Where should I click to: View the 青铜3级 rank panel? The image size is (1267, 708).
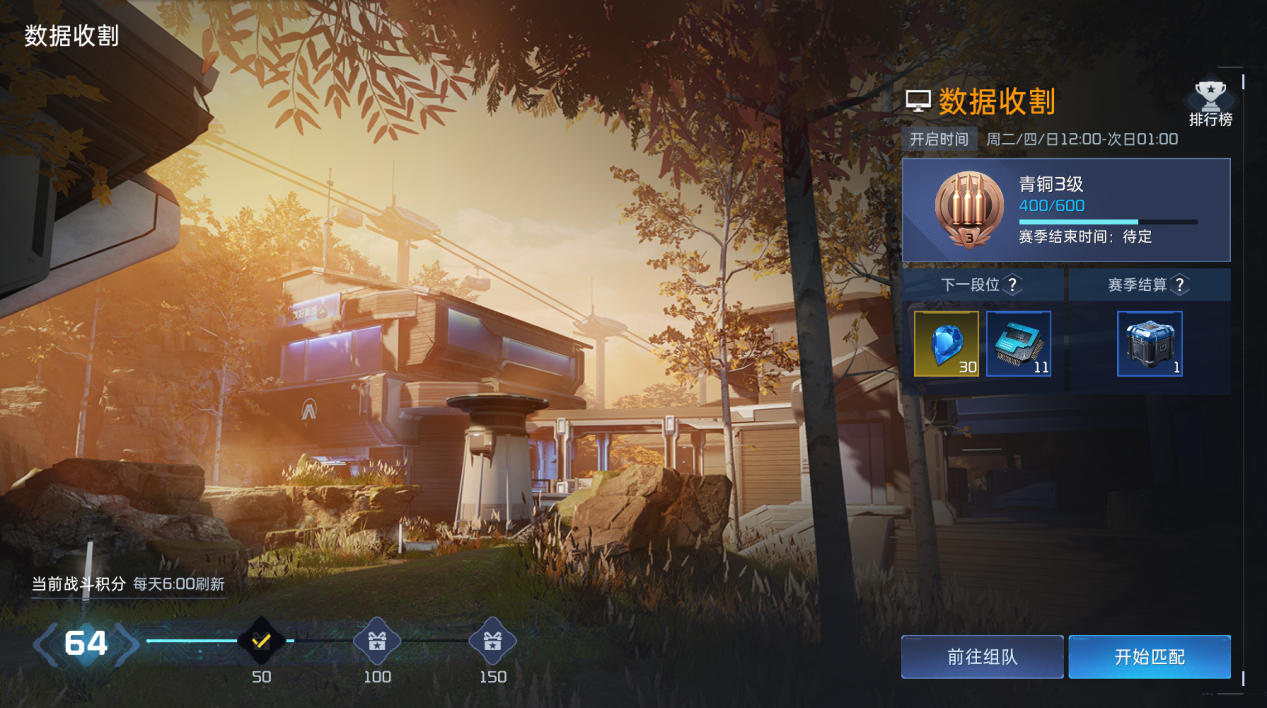(x=1066, y=210)
